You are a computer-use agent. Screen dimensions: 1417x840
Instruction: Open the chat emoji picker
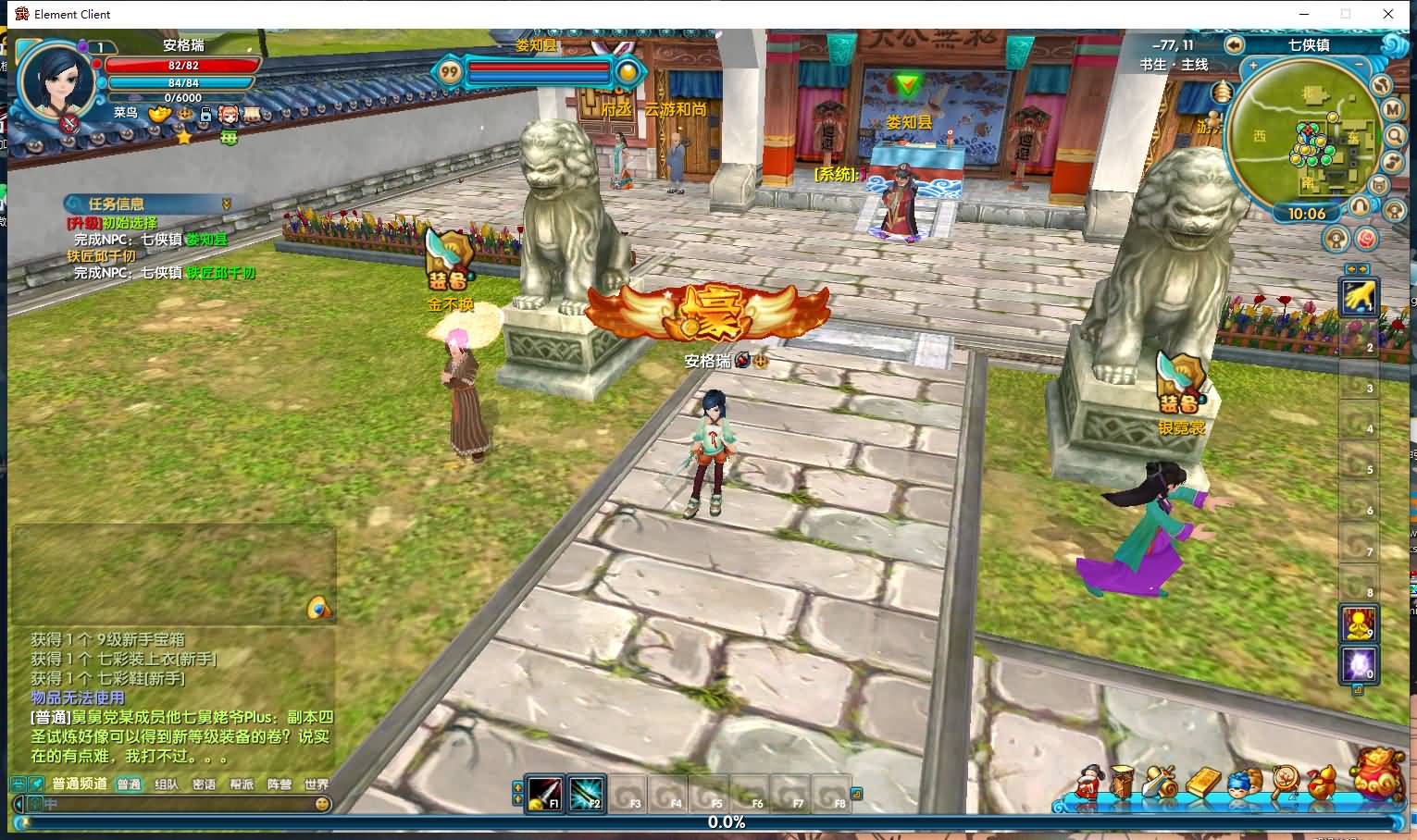pos(322,804)
